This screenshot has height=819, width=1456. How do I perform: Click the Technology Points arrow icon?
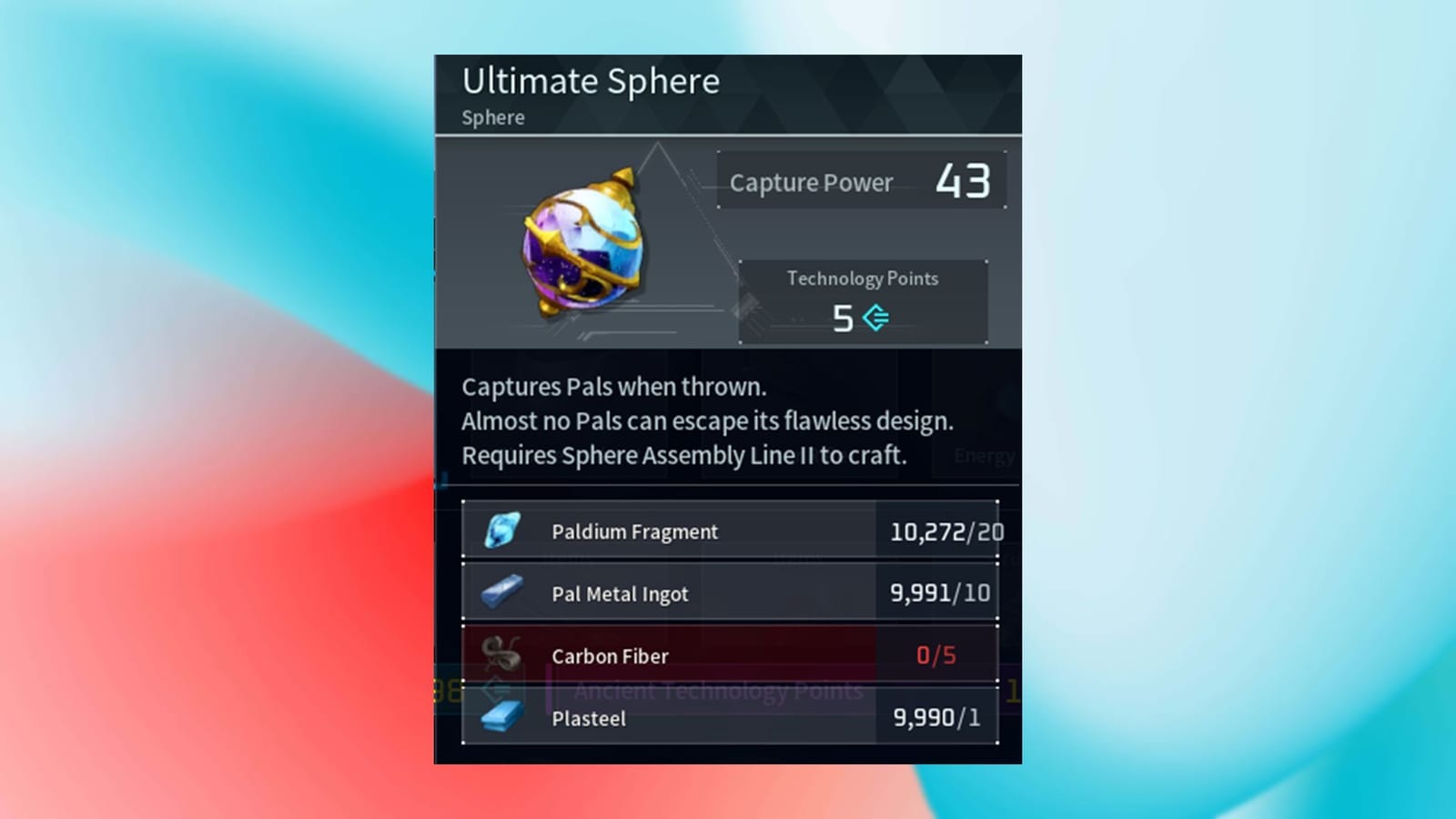tap(875, 318)
